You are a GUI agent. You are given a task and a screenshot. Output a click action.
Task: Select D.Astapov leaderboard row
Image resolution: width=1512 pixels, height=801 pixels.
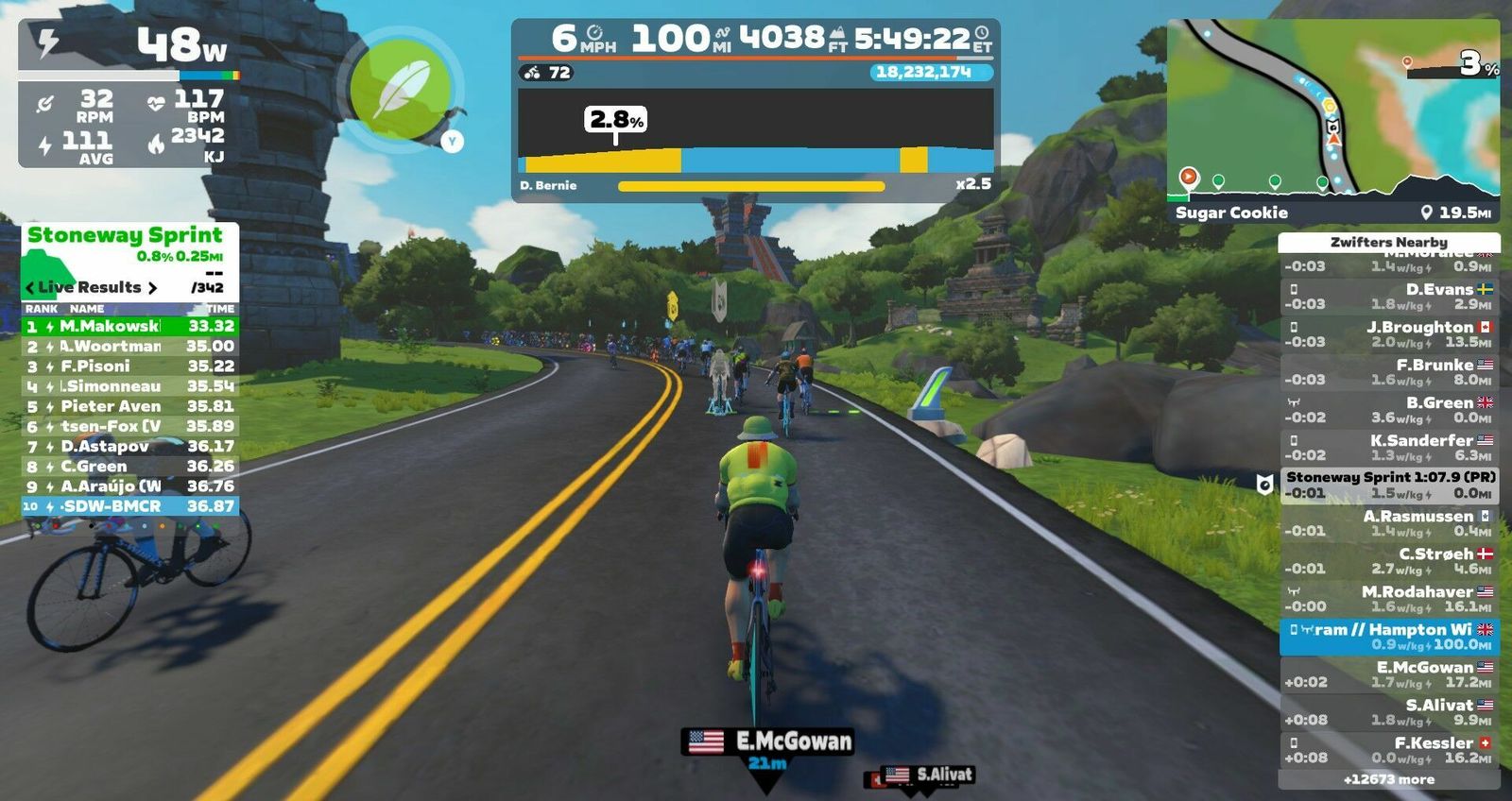point(129,447)
